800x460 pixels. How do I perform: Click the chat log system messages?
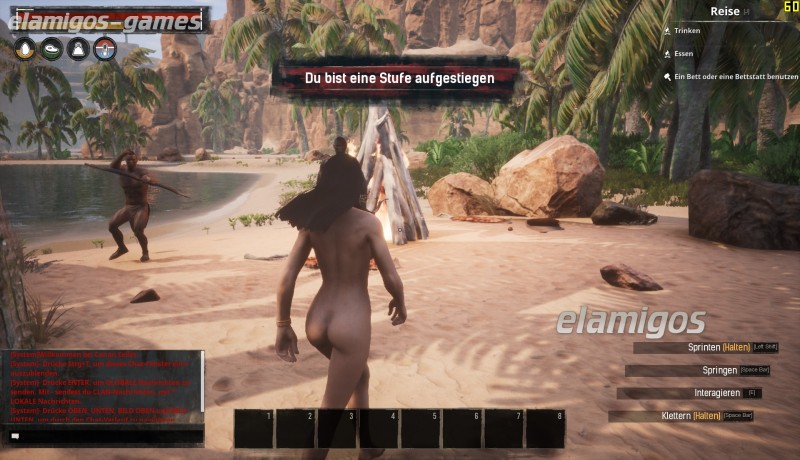[100, 387]
